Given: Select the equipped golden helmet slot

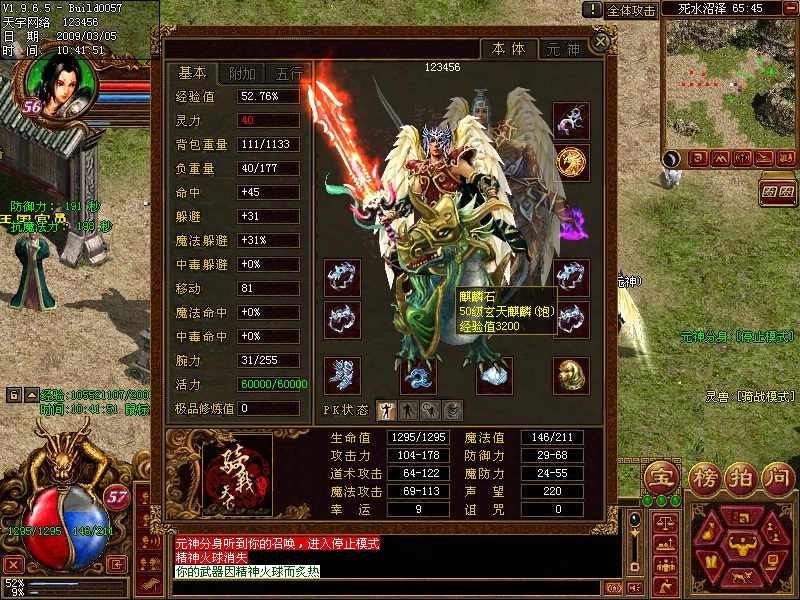Looking at the screenshot, I should [572, 373].
